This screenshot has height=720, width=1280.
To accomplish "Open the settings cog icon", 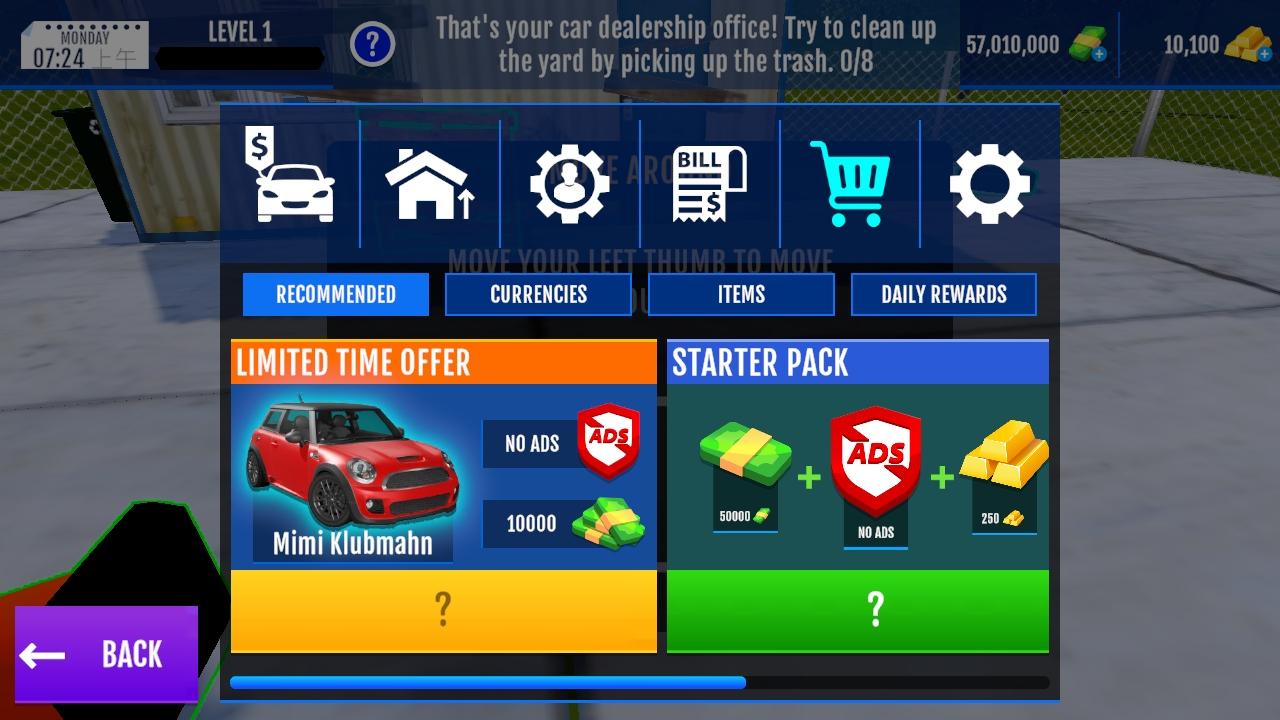I will pyautogui.click(x=989, y=184).
